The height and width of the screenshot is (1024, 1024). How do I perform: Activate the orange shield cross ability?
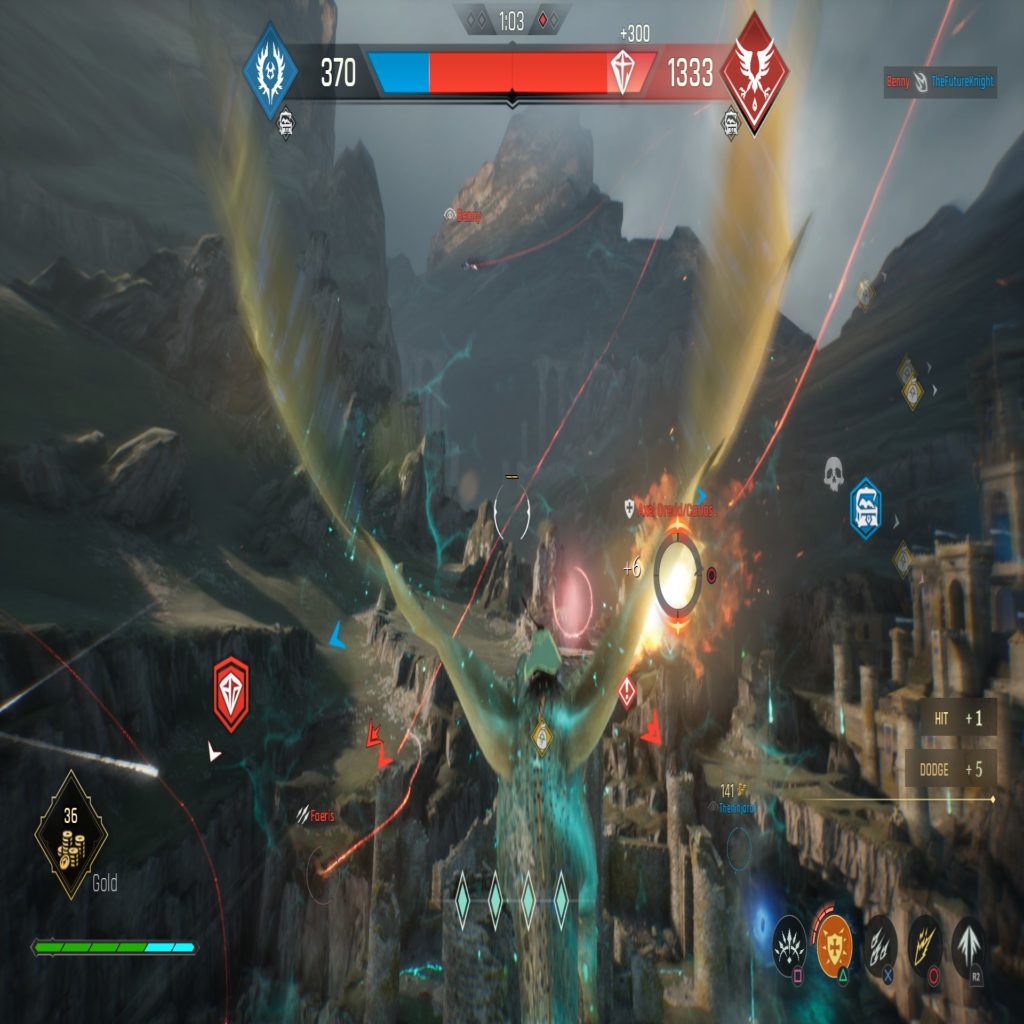click(834, 941)
